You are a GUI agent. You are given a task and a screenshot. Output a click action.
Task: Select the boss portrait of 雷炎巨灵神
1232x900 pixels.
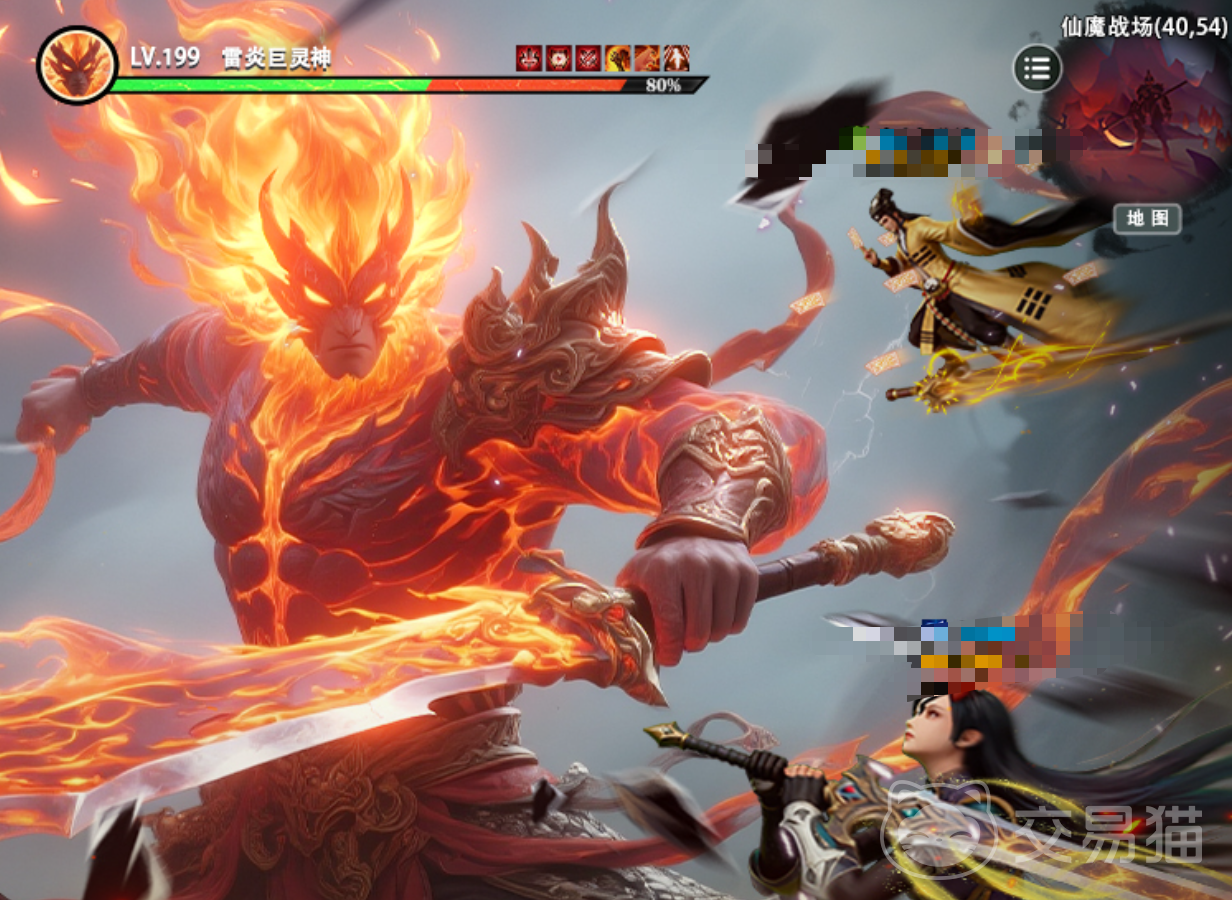(x=77, y=65)
